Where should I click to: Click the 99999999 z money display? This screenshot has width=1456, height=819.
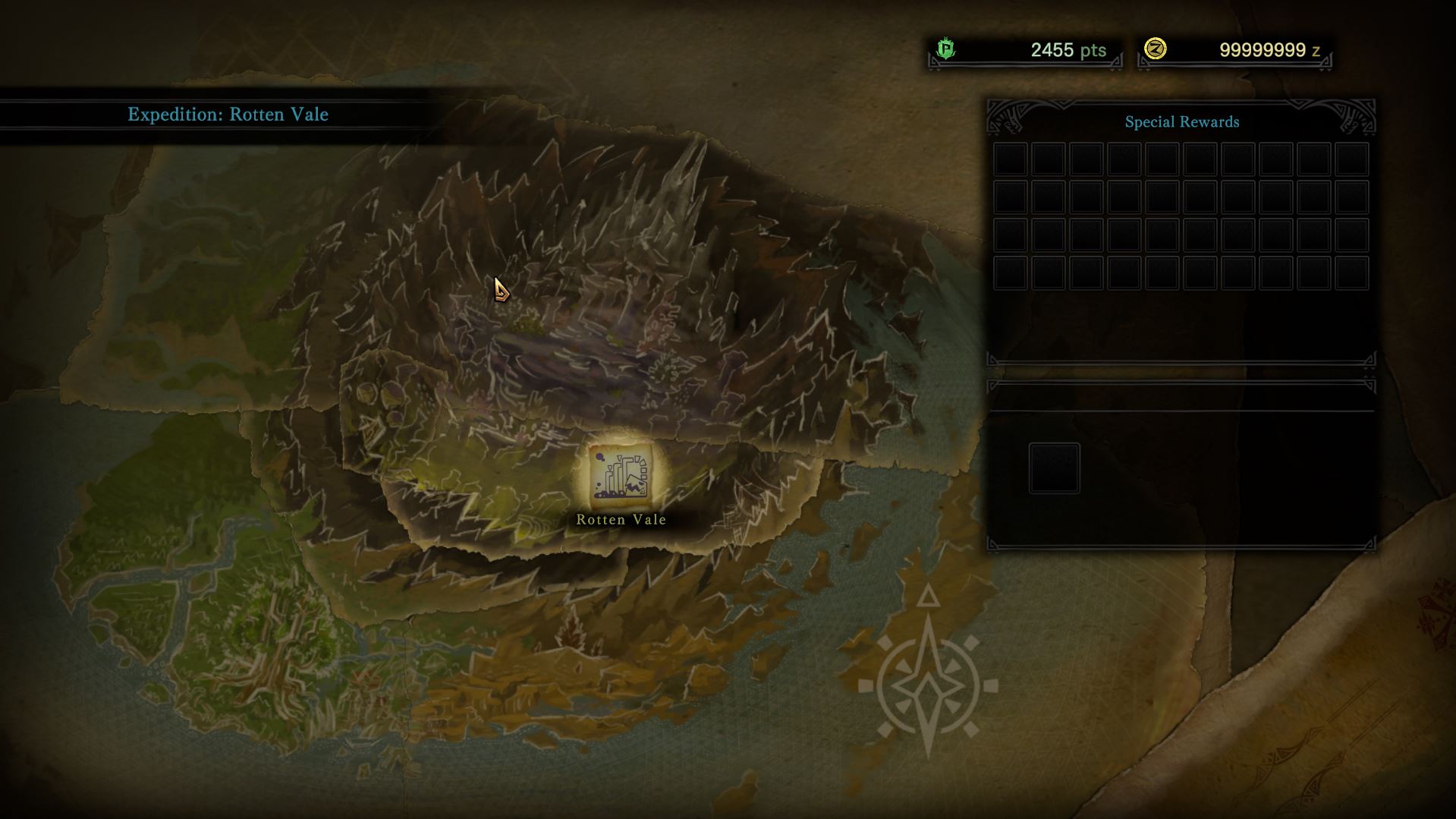pyautogui.click(x=1268, y=50)
